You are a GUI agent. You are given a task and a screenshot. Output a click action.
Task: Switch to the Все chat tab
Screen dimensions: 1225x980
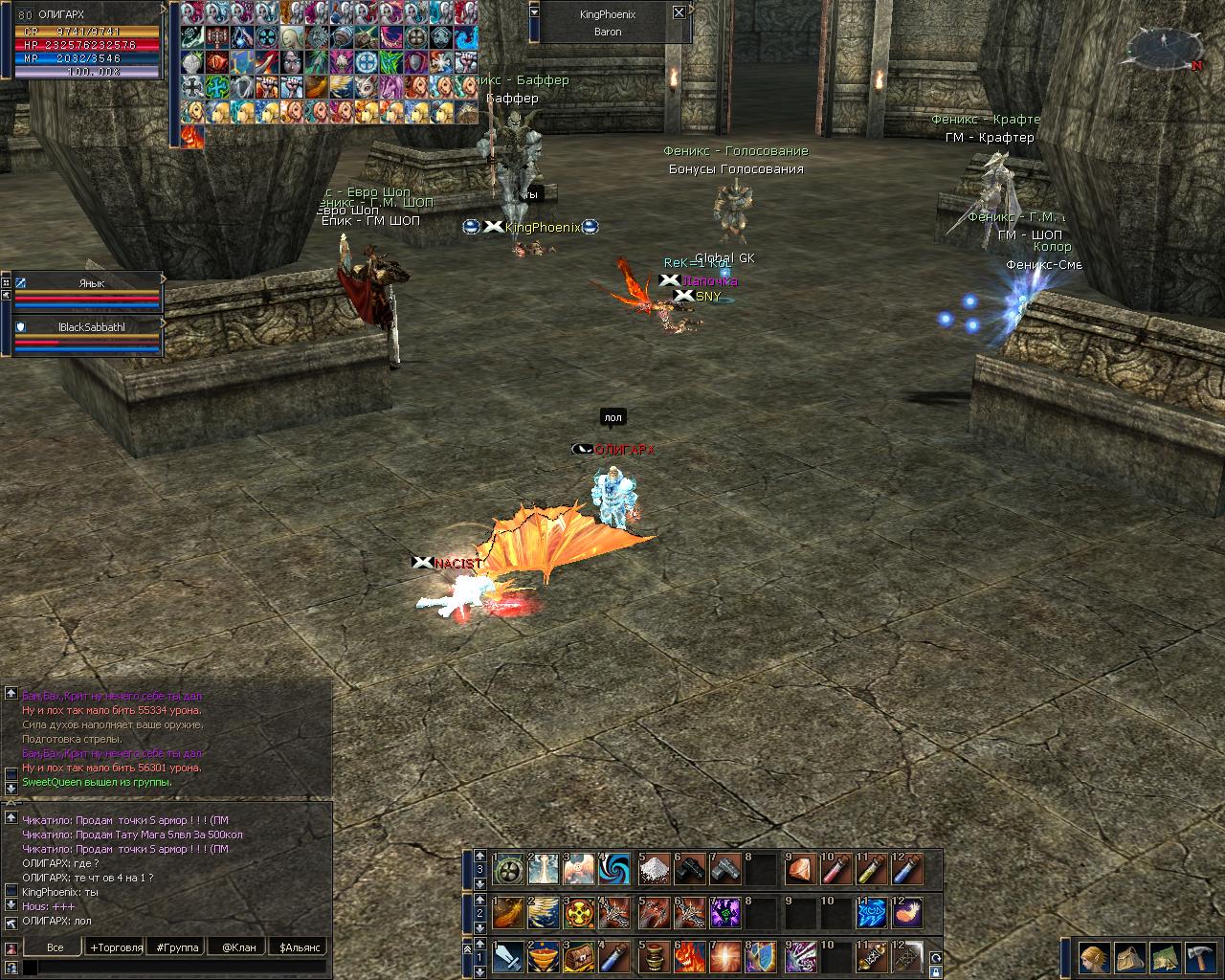click(x=55, y=947)
